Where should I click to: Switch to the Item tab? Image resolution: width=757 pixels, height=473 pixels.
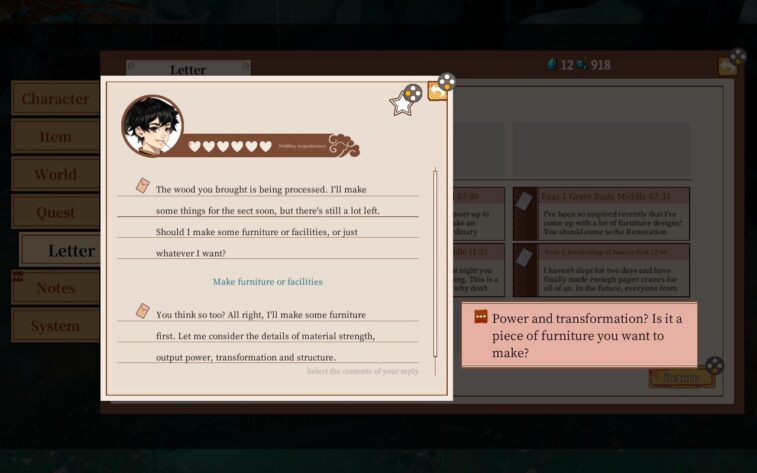click(55, 137)
